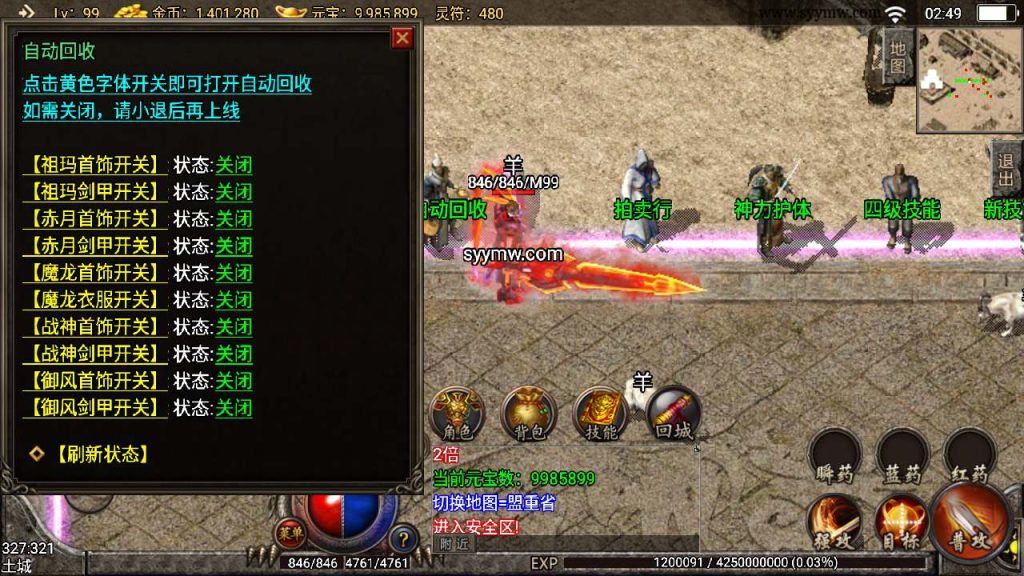The image size is (1024, 576).
Task: Use the 回城 return-to-town scroll
Action: [x=673, y=413]
